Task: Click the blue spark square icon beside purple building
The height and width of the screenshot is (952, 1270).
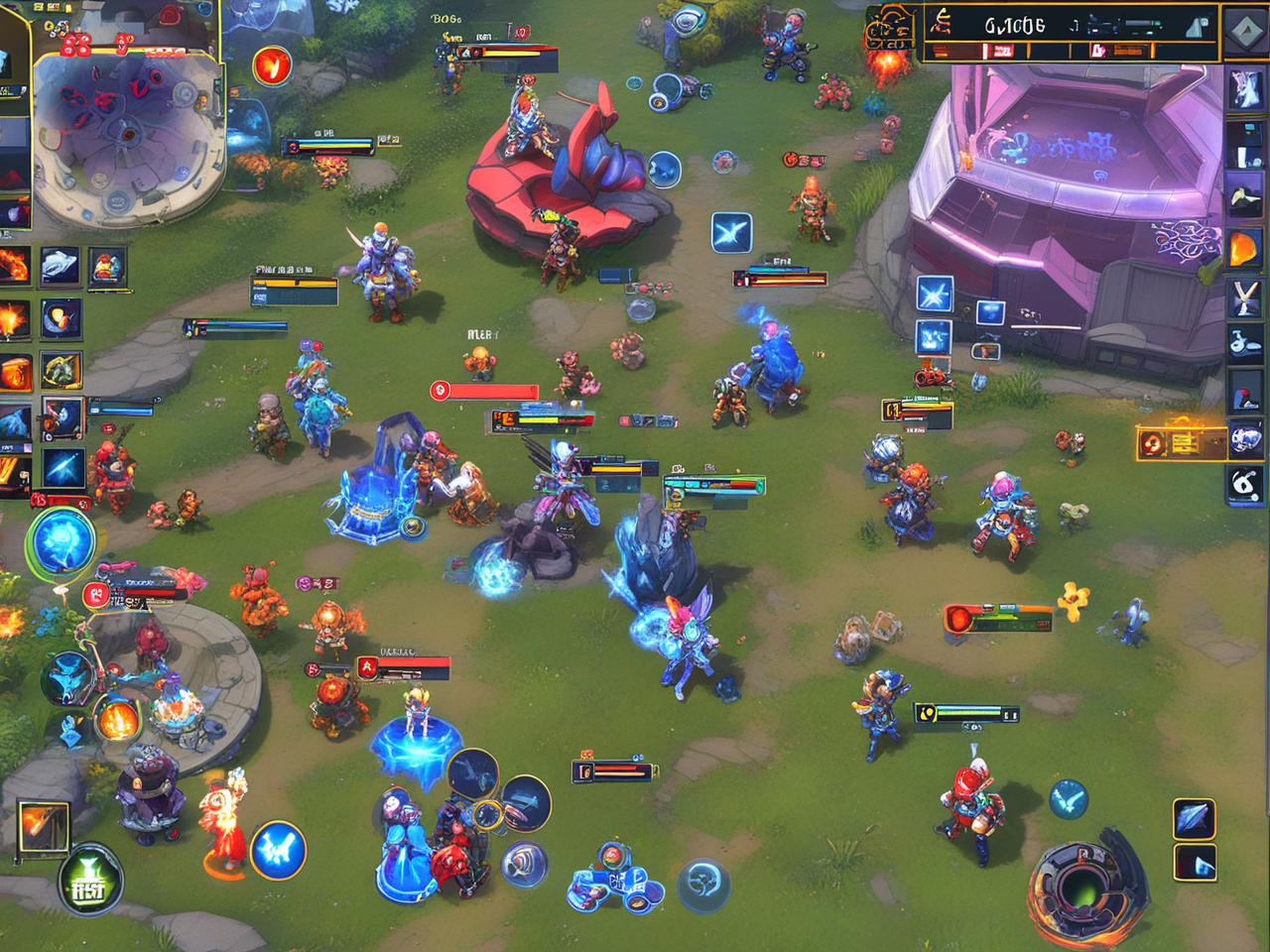Action: [935, 295]
